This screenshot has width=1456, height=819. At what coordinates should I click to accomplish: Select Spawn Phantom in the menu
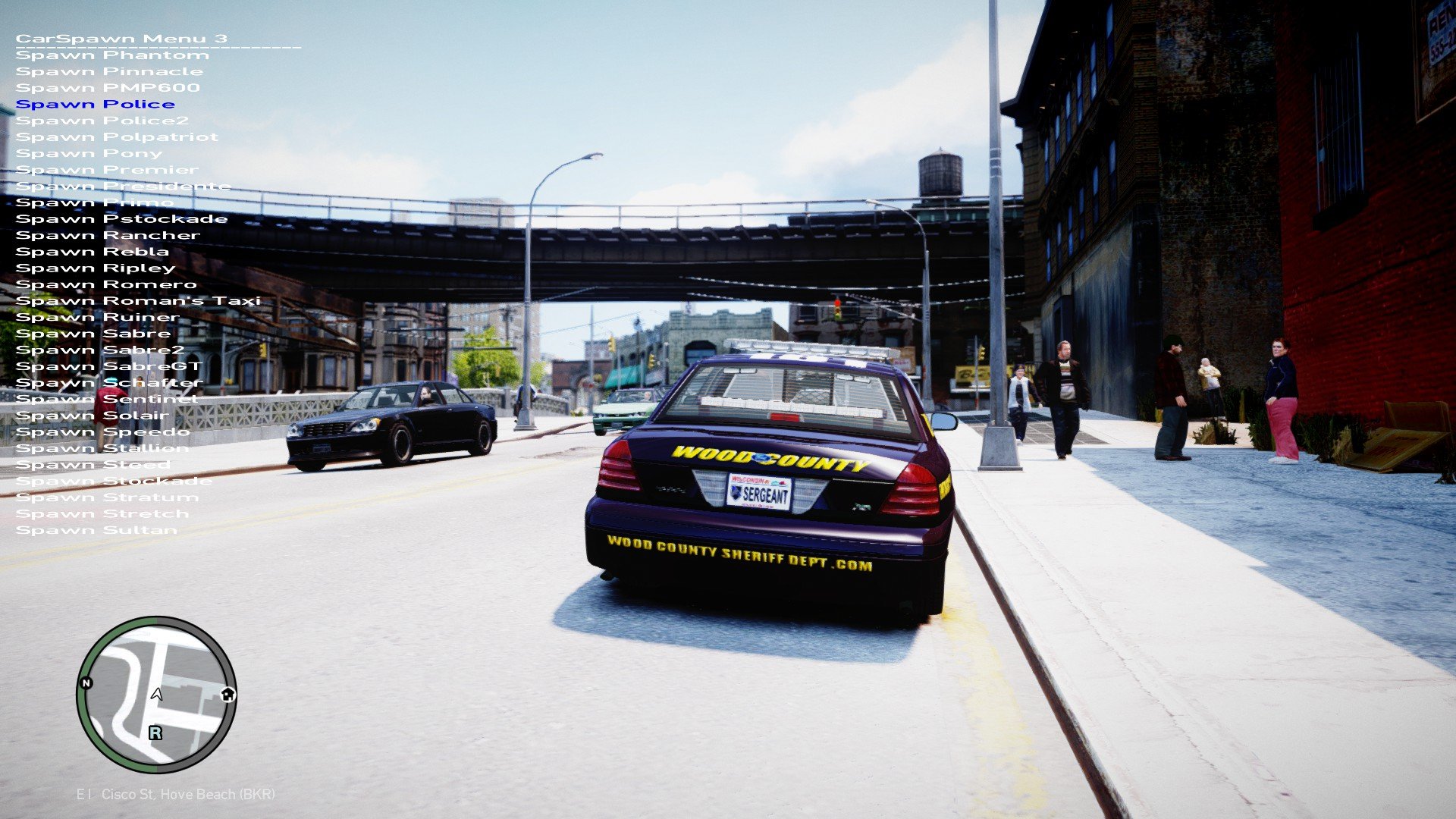pyautogui.click(x=112, y=55)
